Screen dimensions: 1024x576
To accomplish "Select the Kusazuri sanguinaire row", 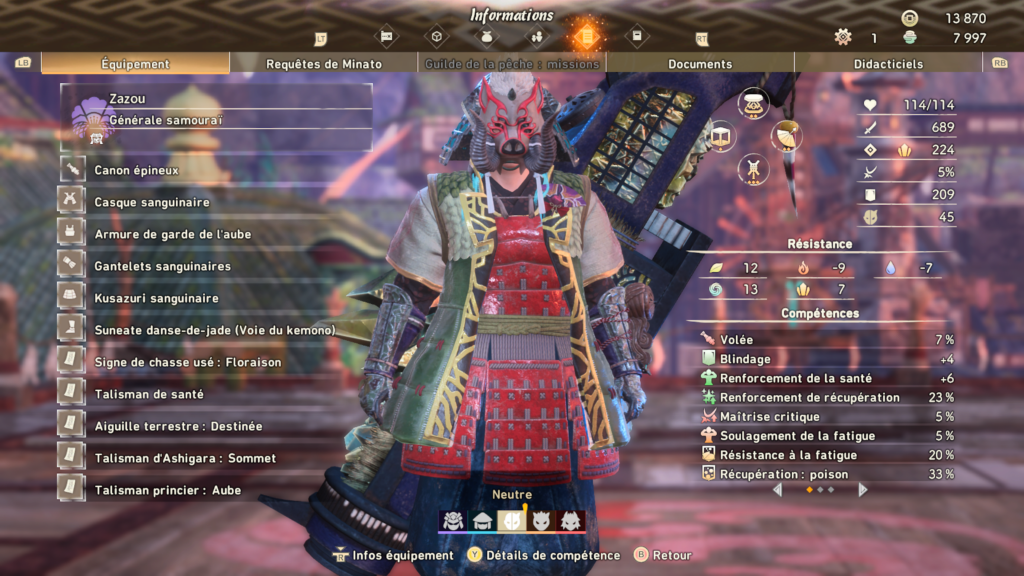I will click(156, 298).
